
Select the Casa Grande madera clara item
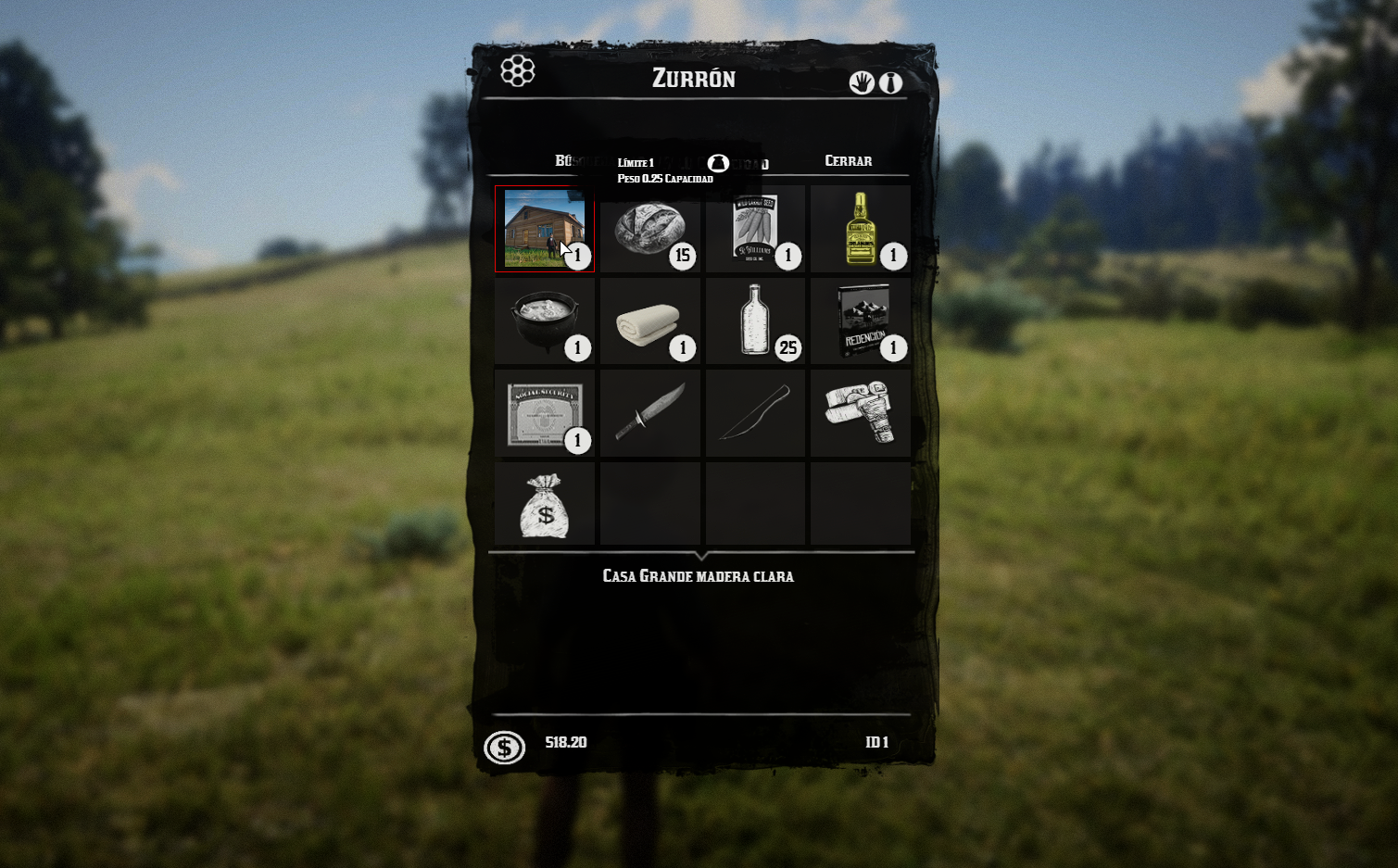coord(545,229)
